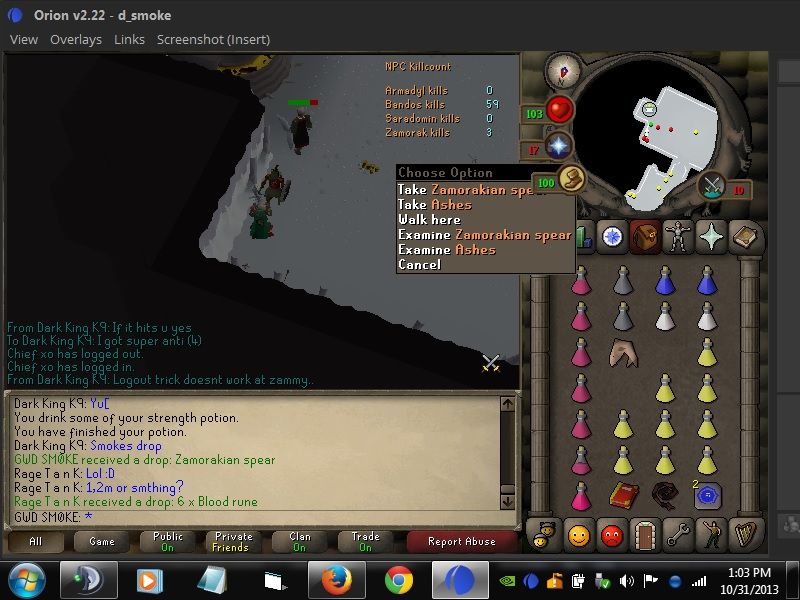Image resolution: width=800 pixels, height=600 pixels.
Task: Select the blue rune stack in inventory
Action: (708, 495)
